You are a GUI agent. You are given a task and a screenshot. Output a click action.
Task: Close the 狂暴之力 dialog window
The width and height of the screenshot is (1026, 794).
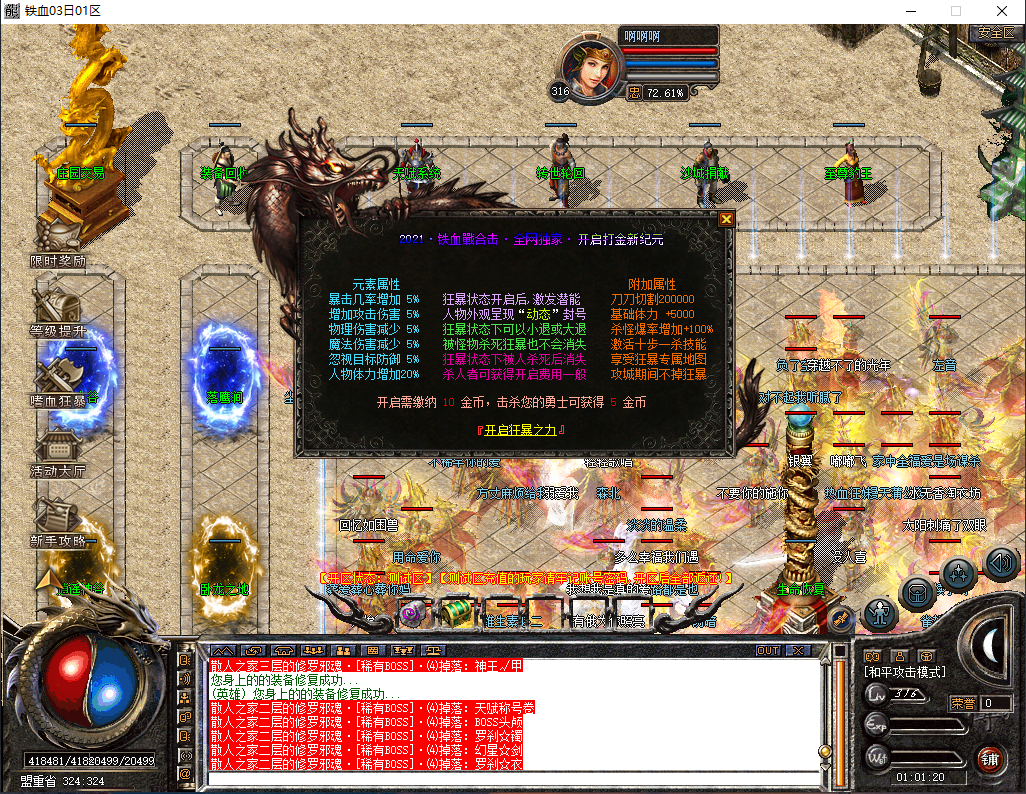tap(727, 219)
